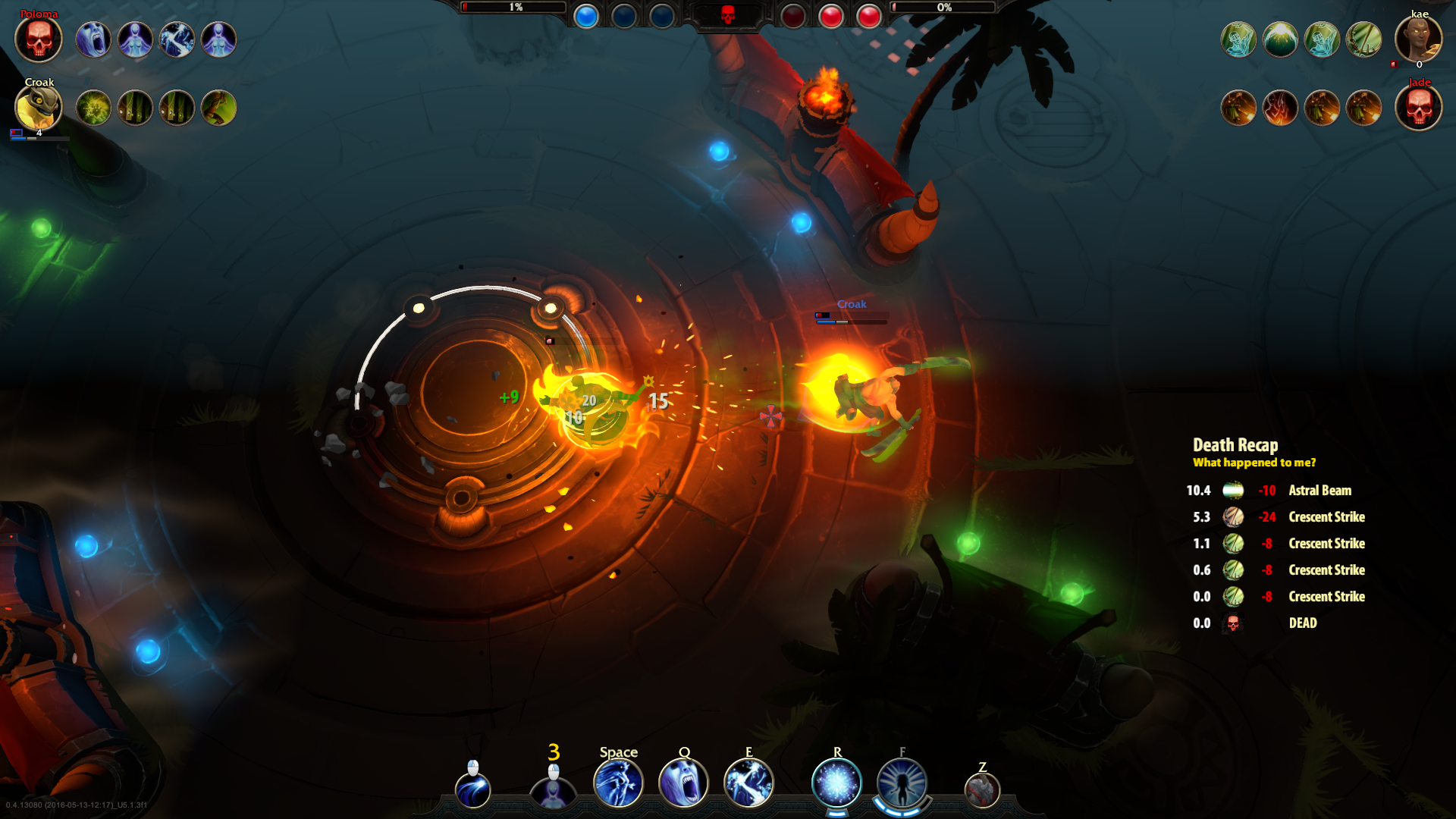
Task: Open Poloma's red skull portrait
Action: click(38, 39)
